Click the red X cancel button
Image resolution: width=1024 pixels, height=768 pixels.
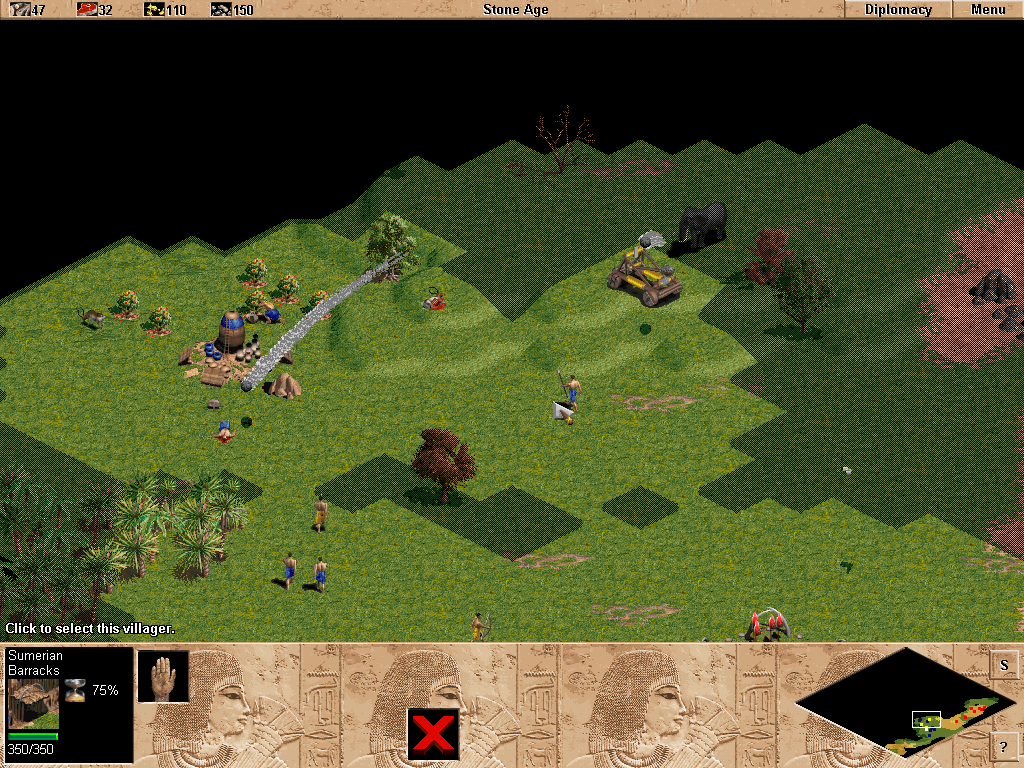click(433, 734)
